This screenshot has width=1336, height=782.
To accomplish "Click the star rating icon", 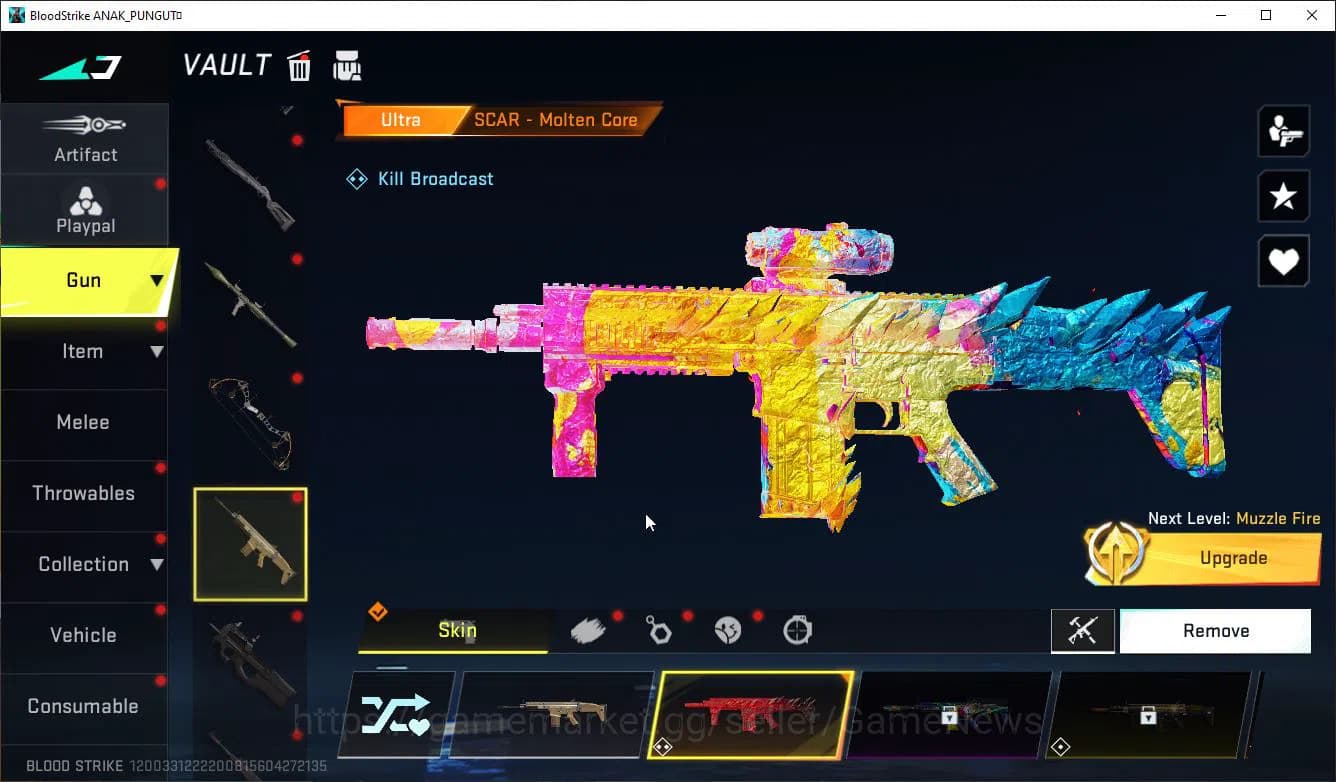I will click(1283, 196).
